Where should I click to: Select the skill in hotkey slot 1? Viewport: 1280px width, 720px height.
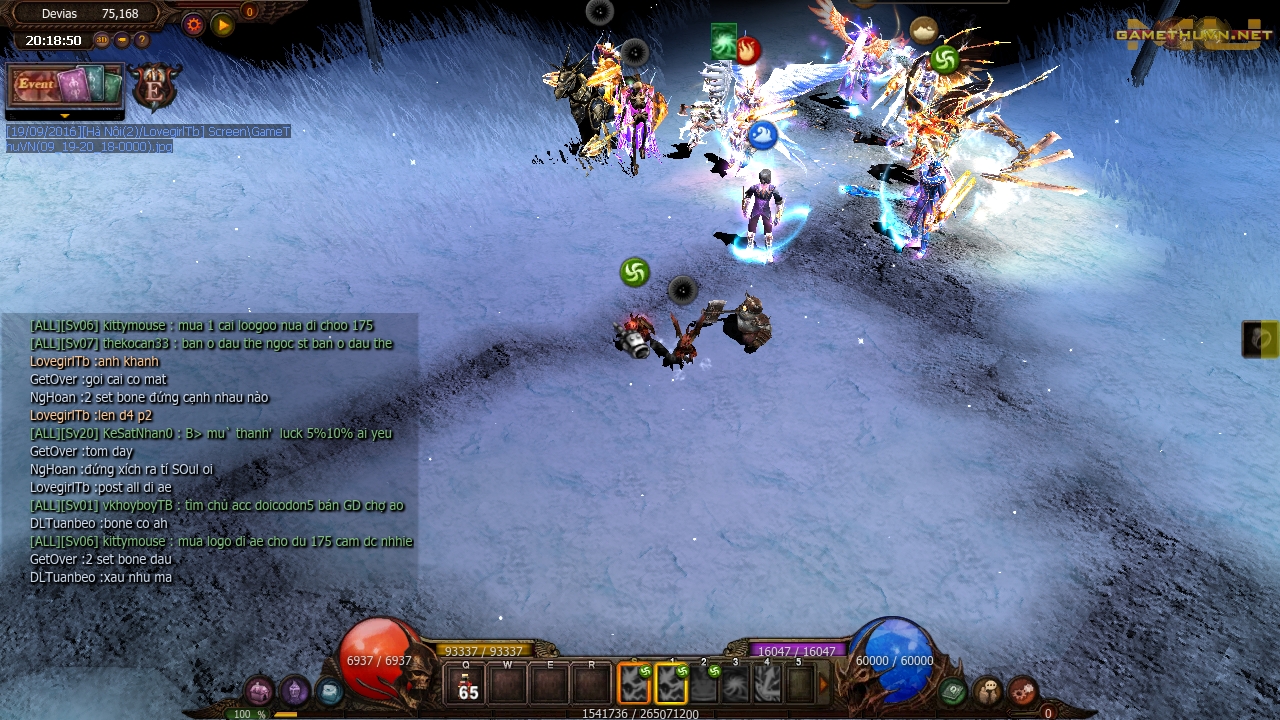tap(671, 683)
